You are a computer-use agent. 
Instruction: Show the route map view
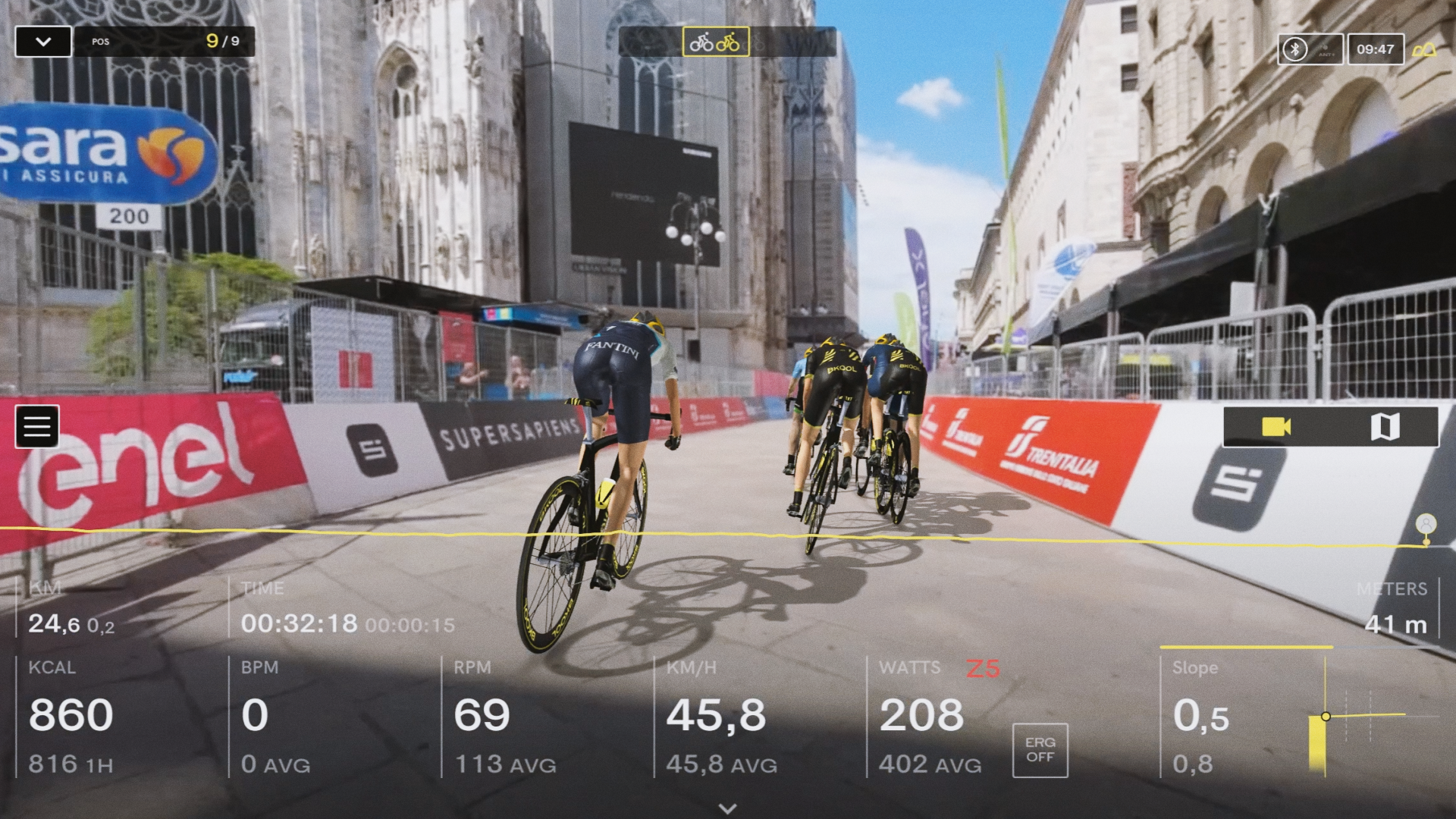1385,427
